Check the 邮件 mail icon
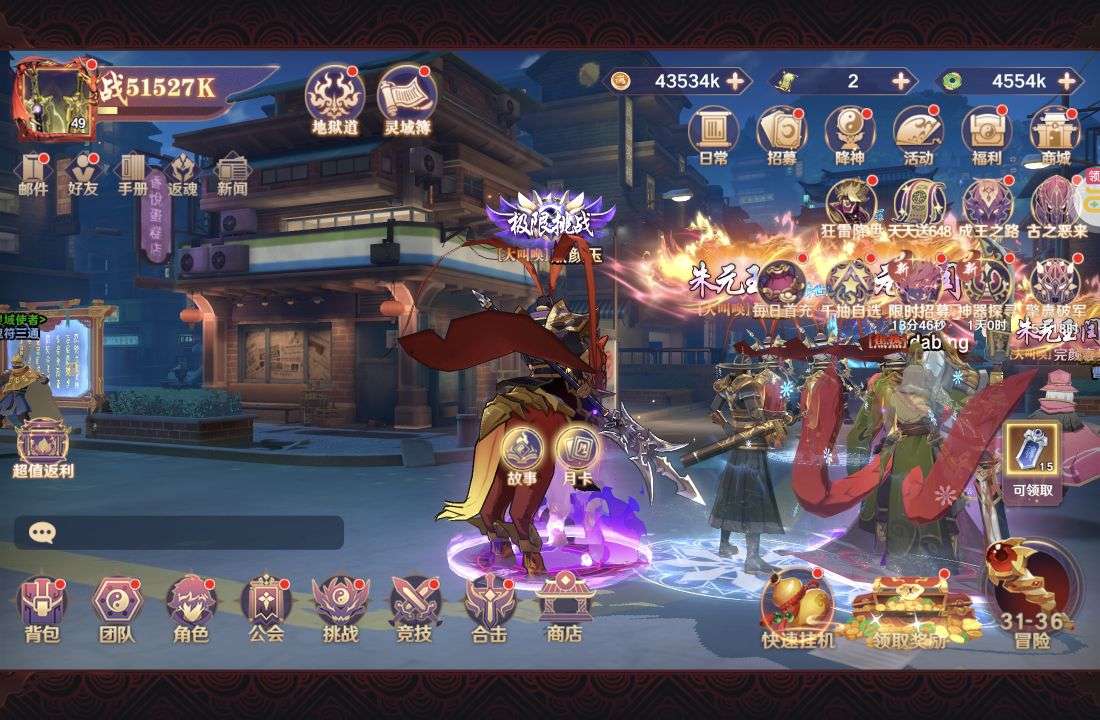The image size is (1100, 720). click(33, 171)
